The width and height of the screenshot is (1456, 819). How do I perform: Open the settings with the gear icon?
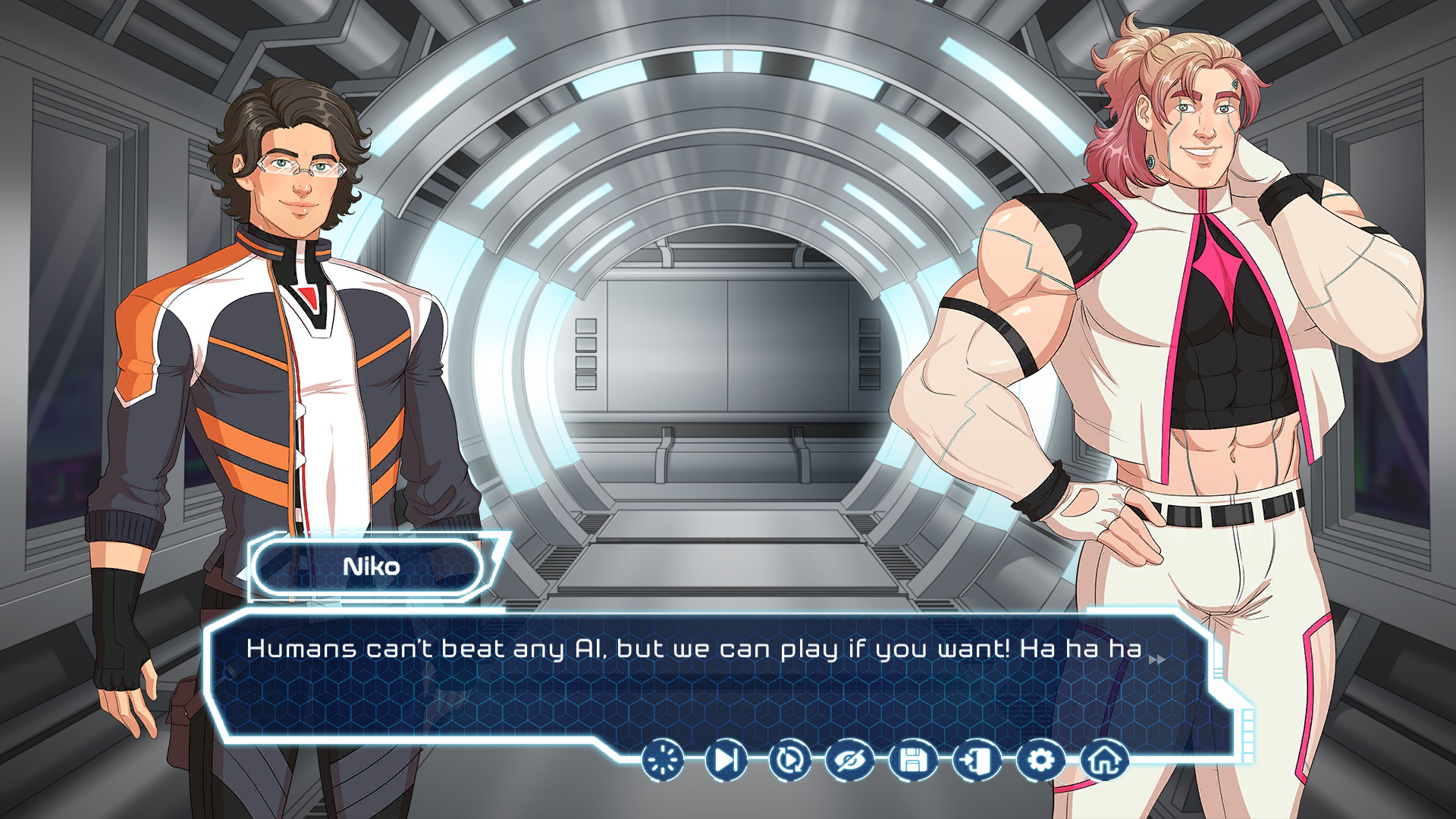tap(1040, 758)
